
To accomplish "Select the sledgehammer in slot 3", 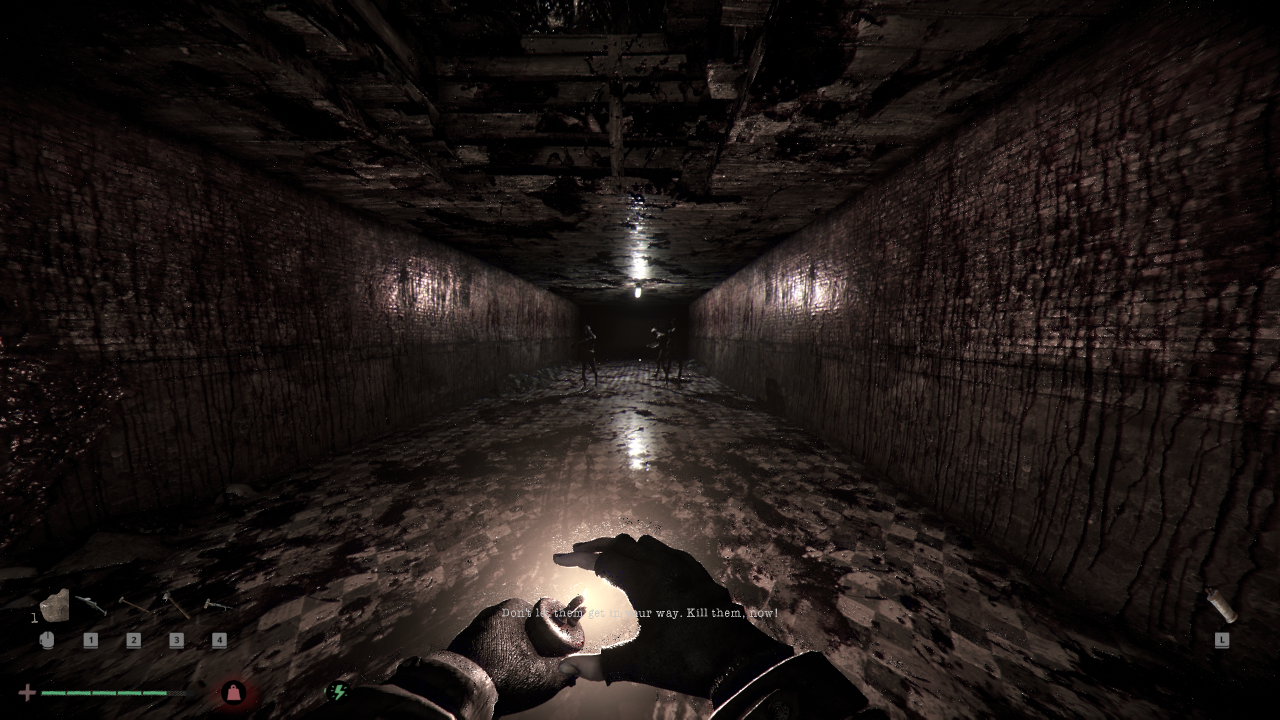I will pos(176,605).
